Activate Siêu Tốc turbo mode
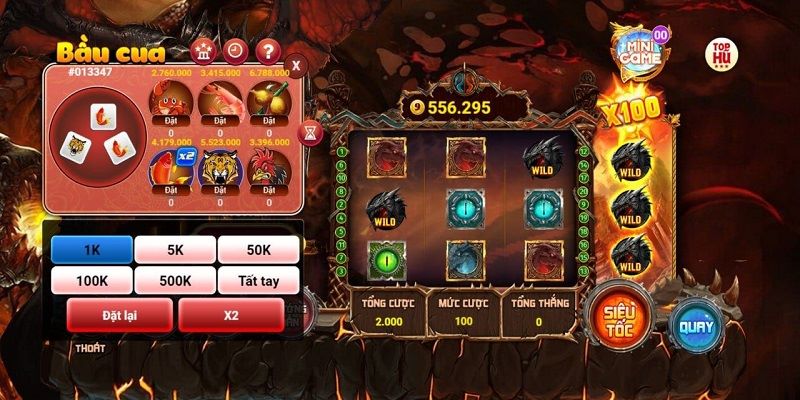The width and height of the screenshot is (800, 400). coord(614,314)
